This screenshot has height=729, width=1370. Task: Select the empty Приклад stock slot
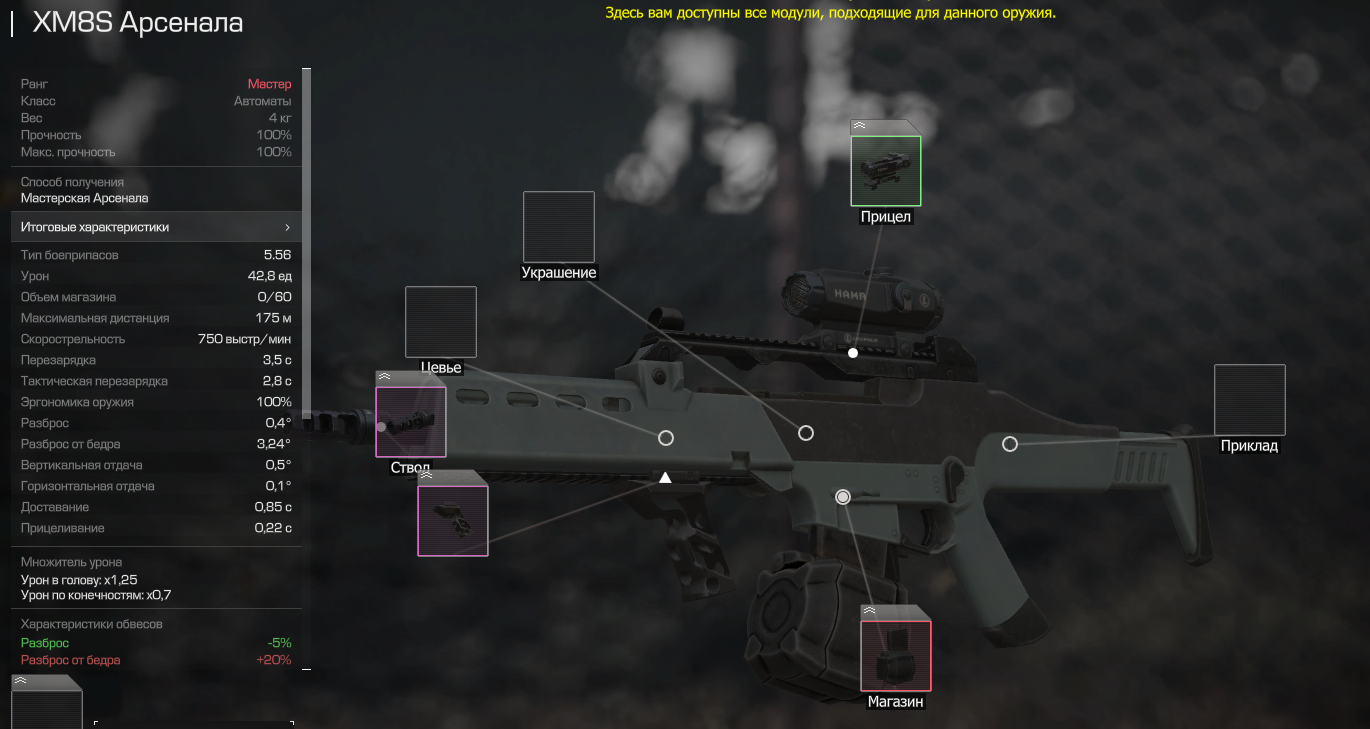1249,400
